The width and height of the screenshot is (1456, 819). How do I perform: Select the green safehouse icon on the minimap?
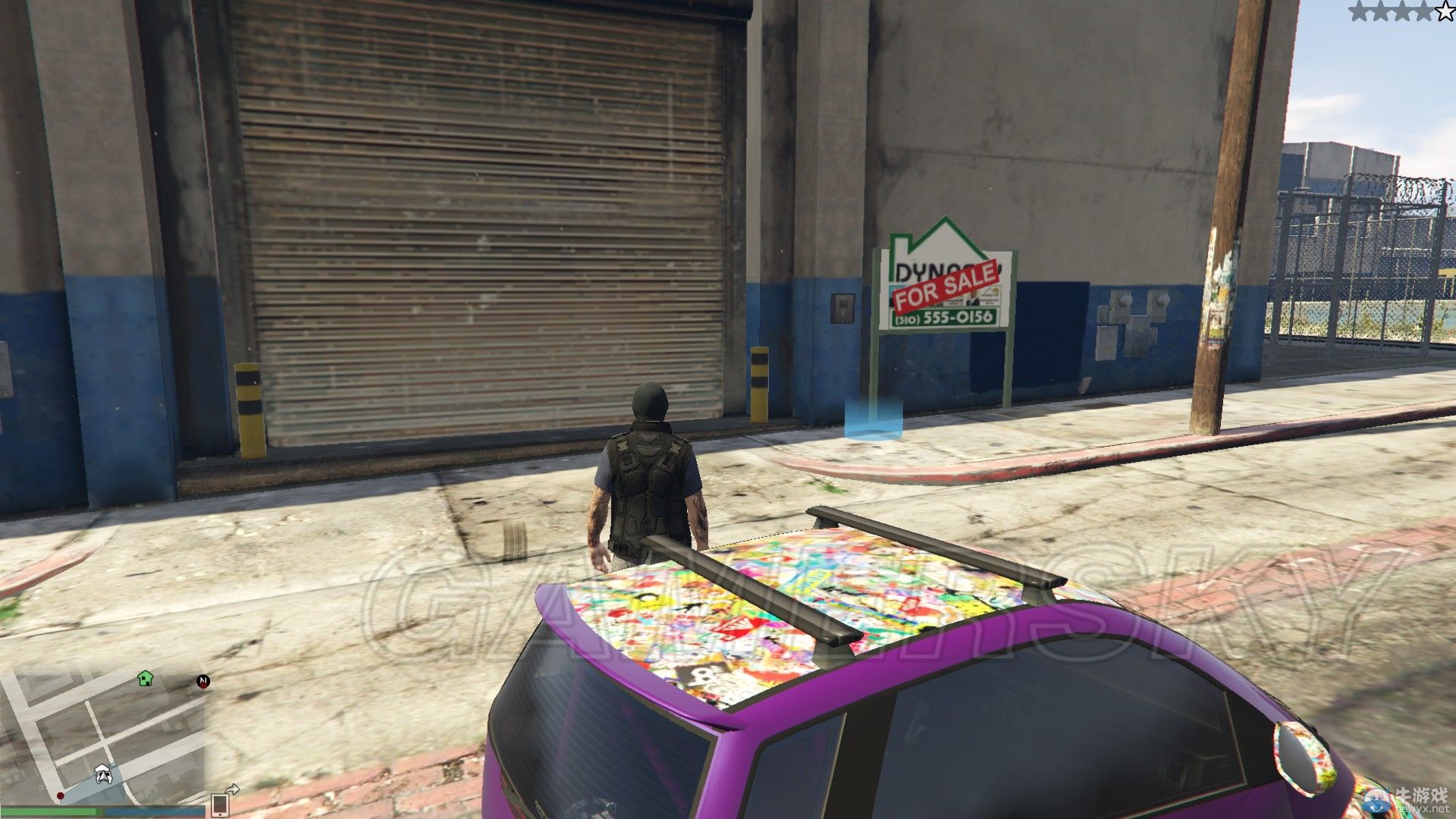coord(146,679)
